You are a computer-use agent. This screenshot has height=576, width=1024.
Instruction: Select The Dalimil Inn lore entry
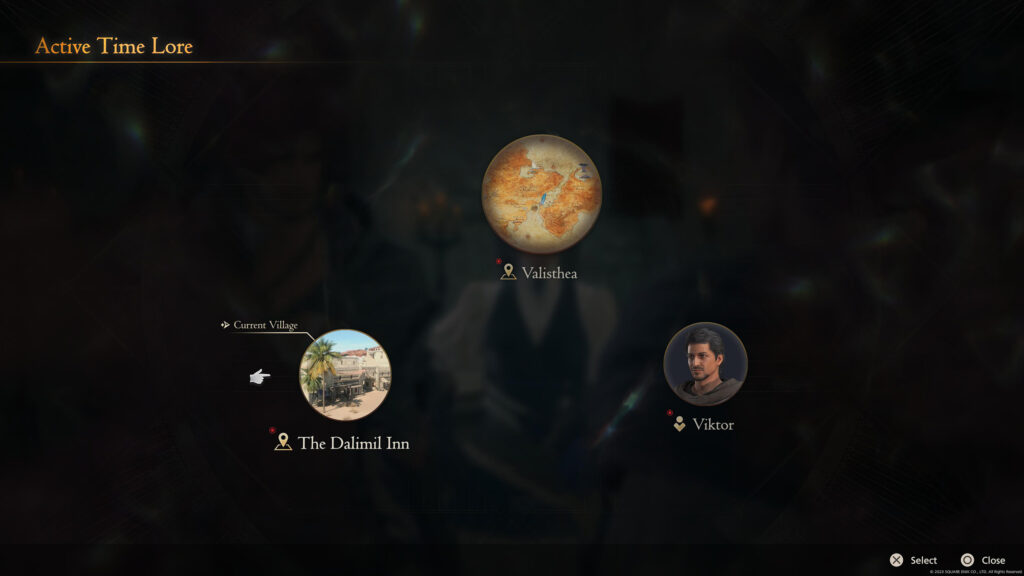coord(345,375)
